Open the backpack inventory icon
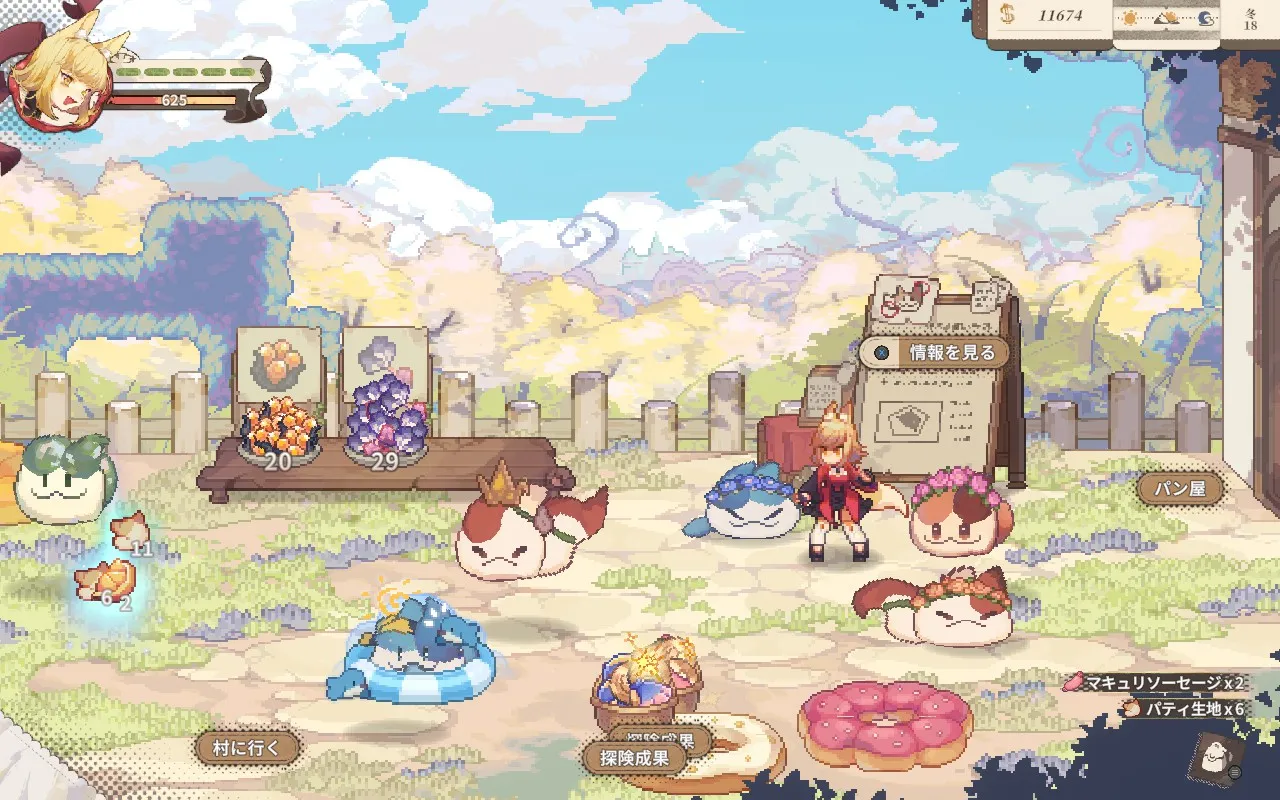 pyautogui.click(x=1214, y=762)
